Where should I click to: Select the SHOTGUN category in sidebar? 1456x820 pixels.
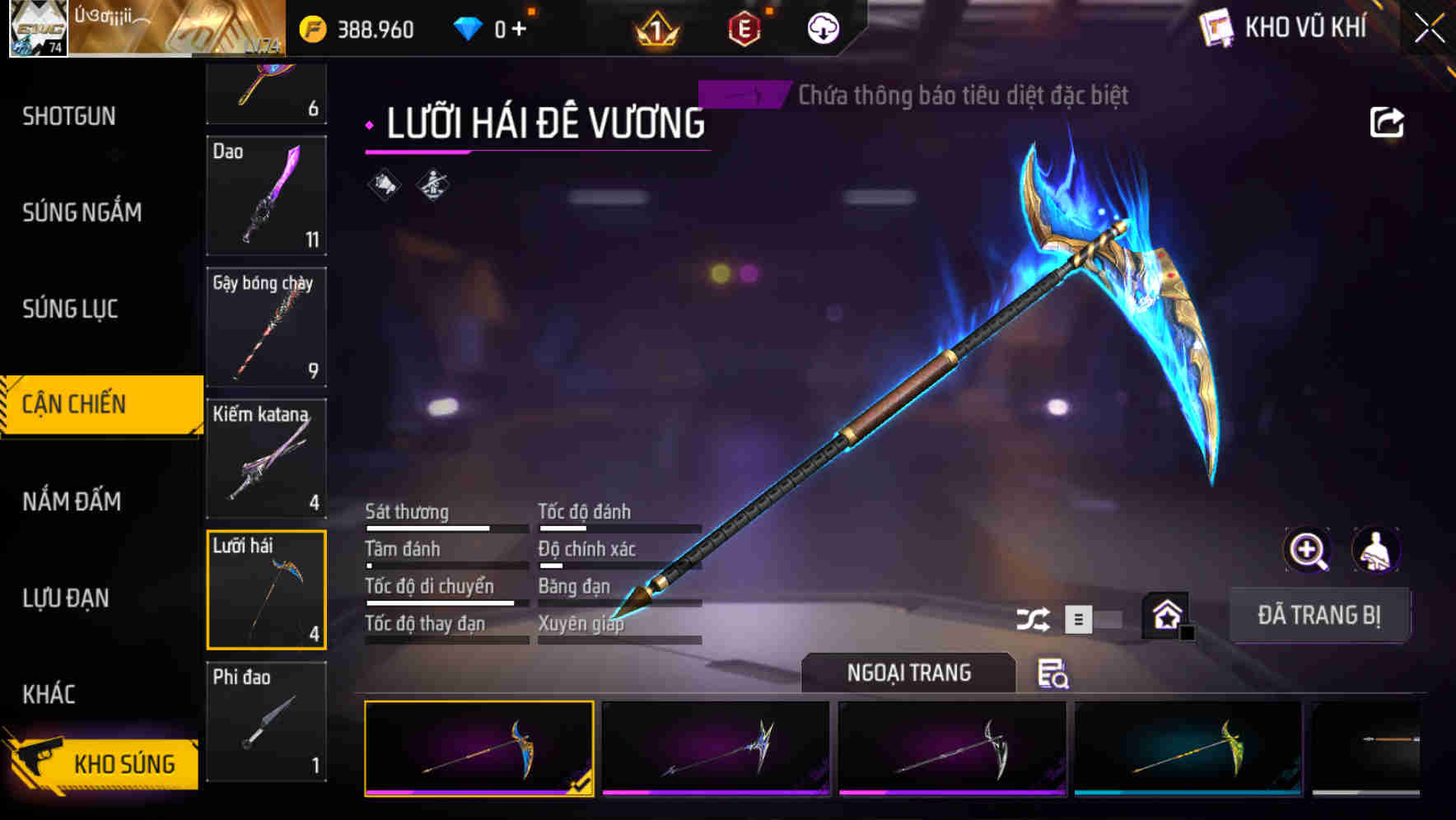(x=69, y=116)
